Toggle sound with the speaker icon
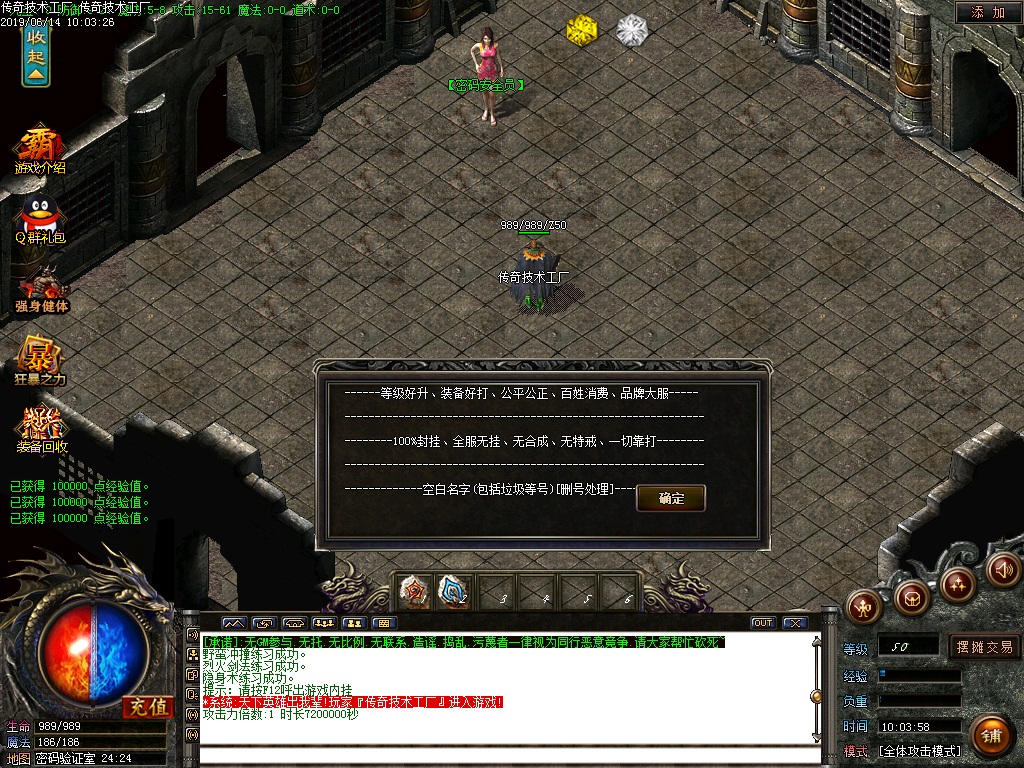 1003,568
